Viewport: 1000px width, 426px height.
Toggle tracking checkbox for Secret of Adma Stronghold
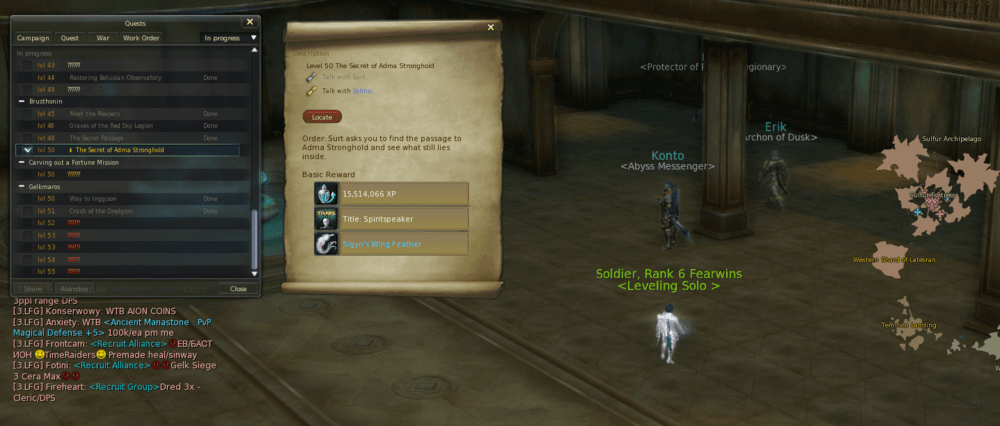(27, 150)
